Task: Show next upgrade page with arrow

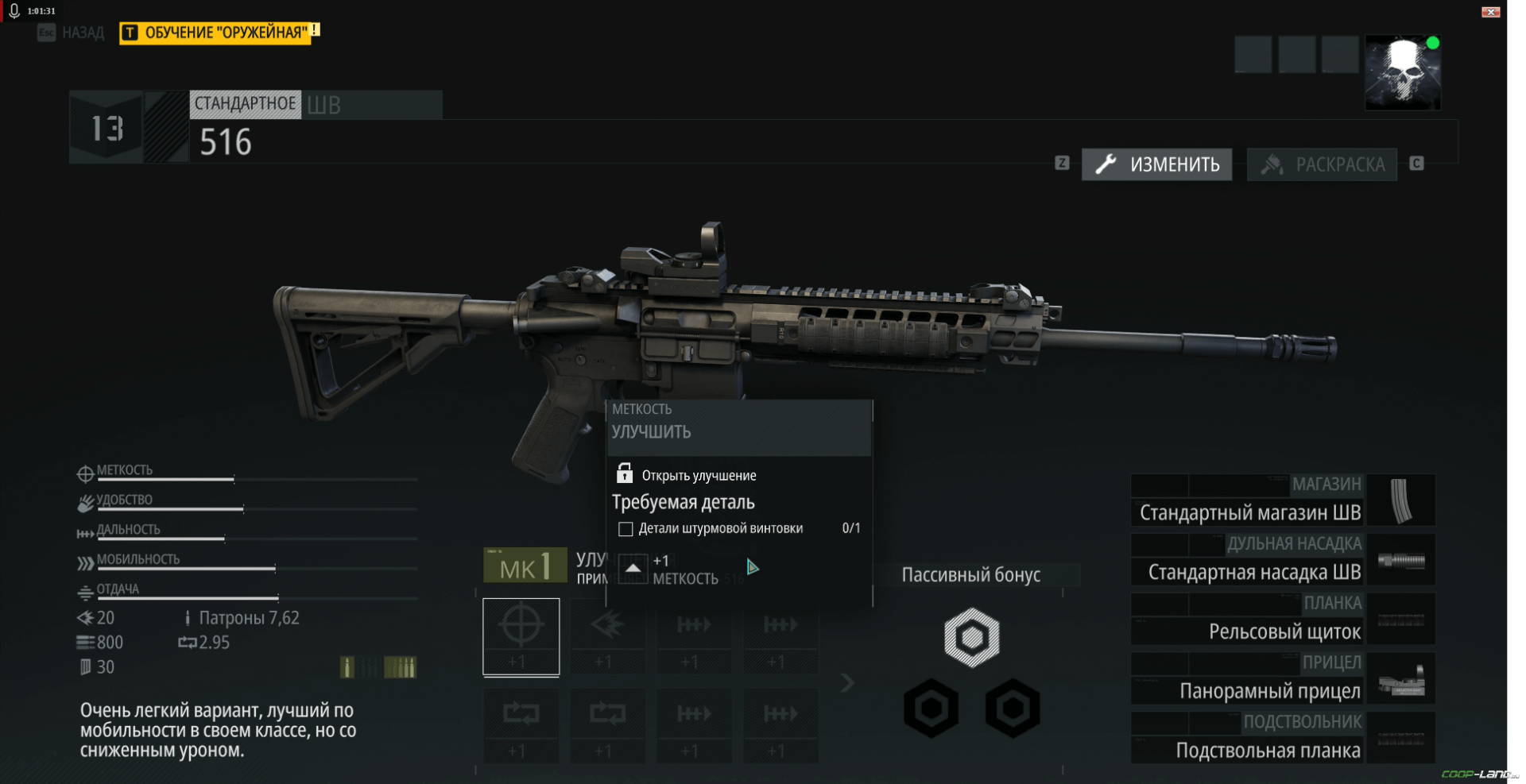Action: [847, 682]
